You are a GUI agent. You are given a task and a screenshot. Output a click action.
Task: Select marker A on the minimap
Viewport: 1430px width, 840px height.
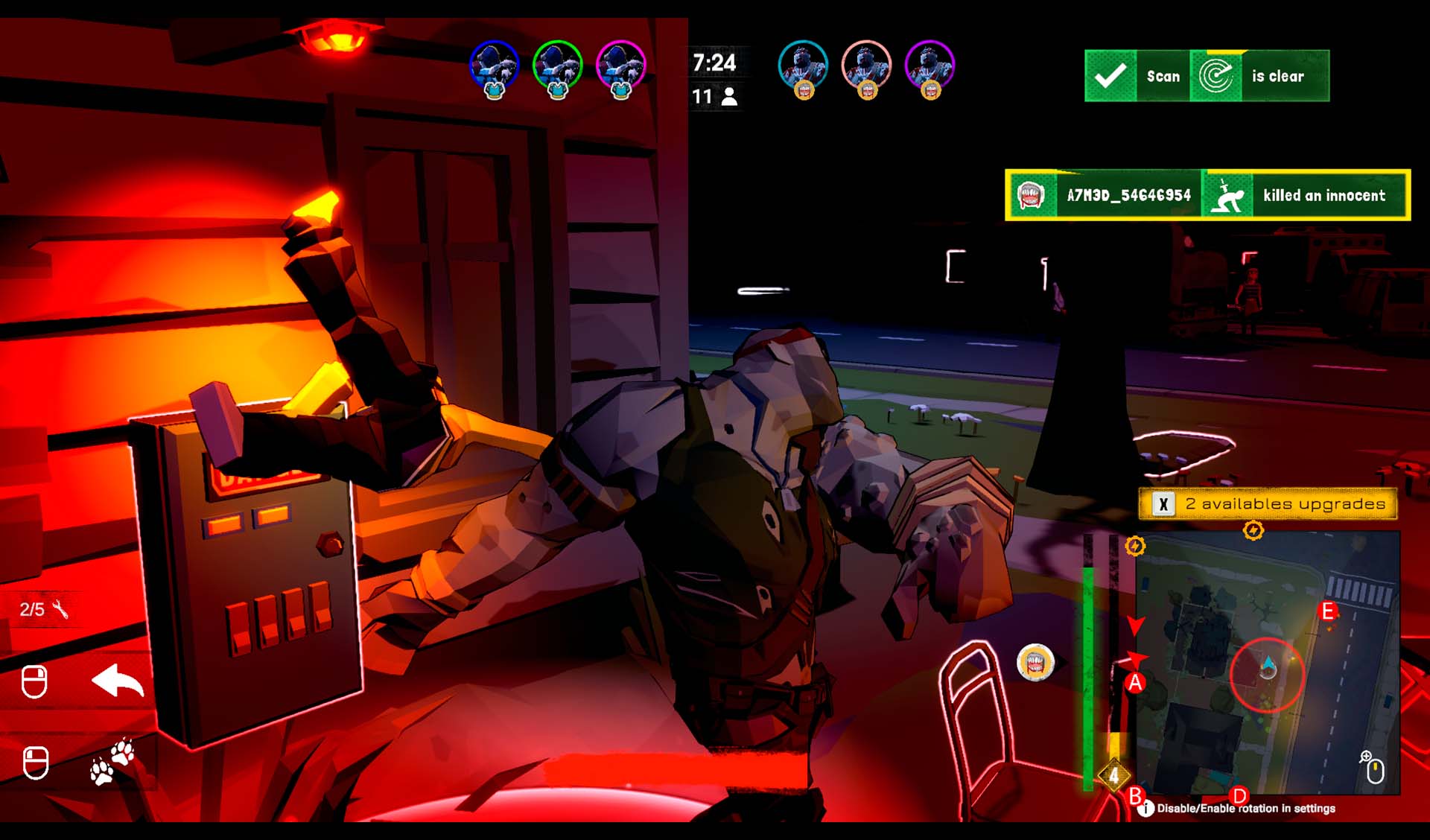point(1135,682)
